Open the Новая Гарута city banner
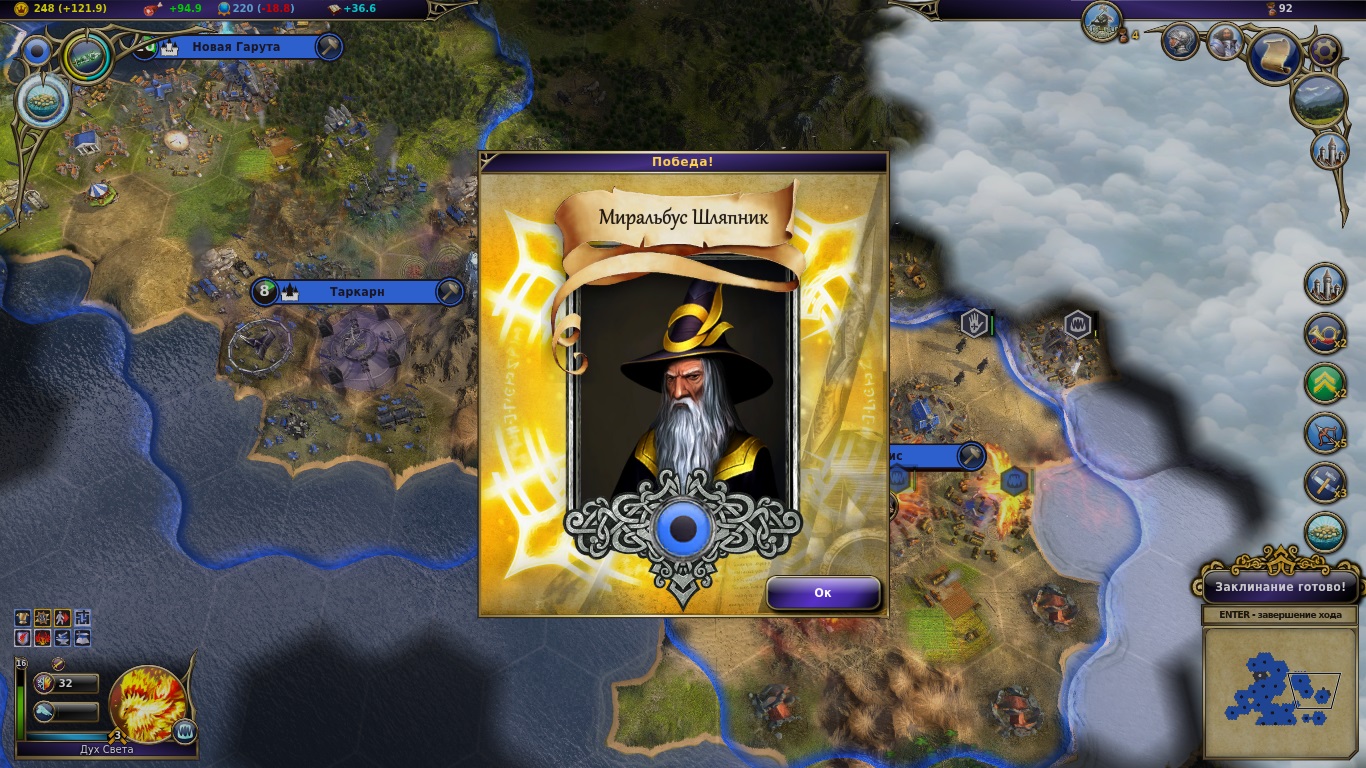Screen dimensions: 1366x768 point(236,47)
